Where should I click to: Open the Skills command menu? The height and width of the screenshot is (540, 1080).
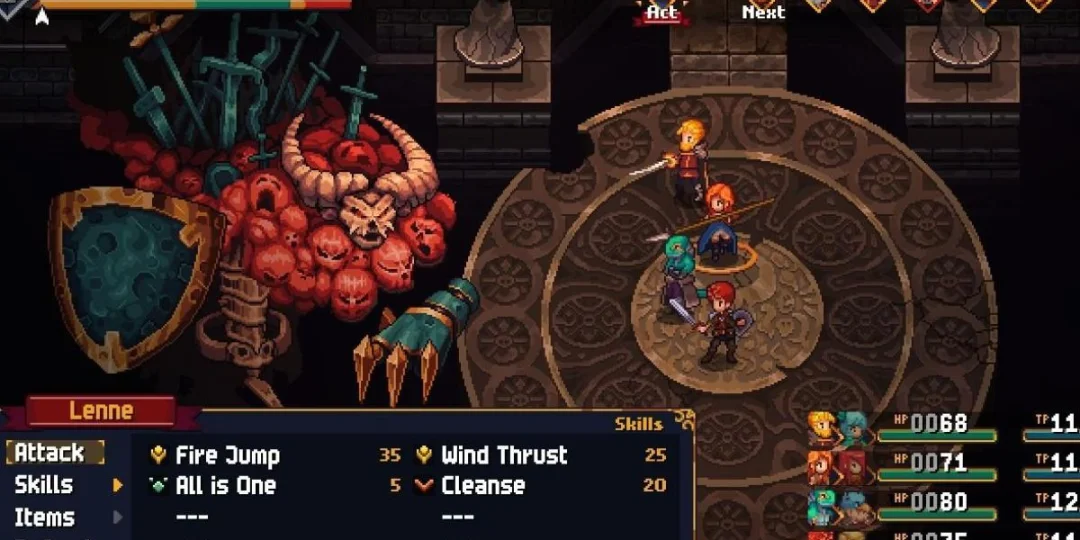[44, 485]
